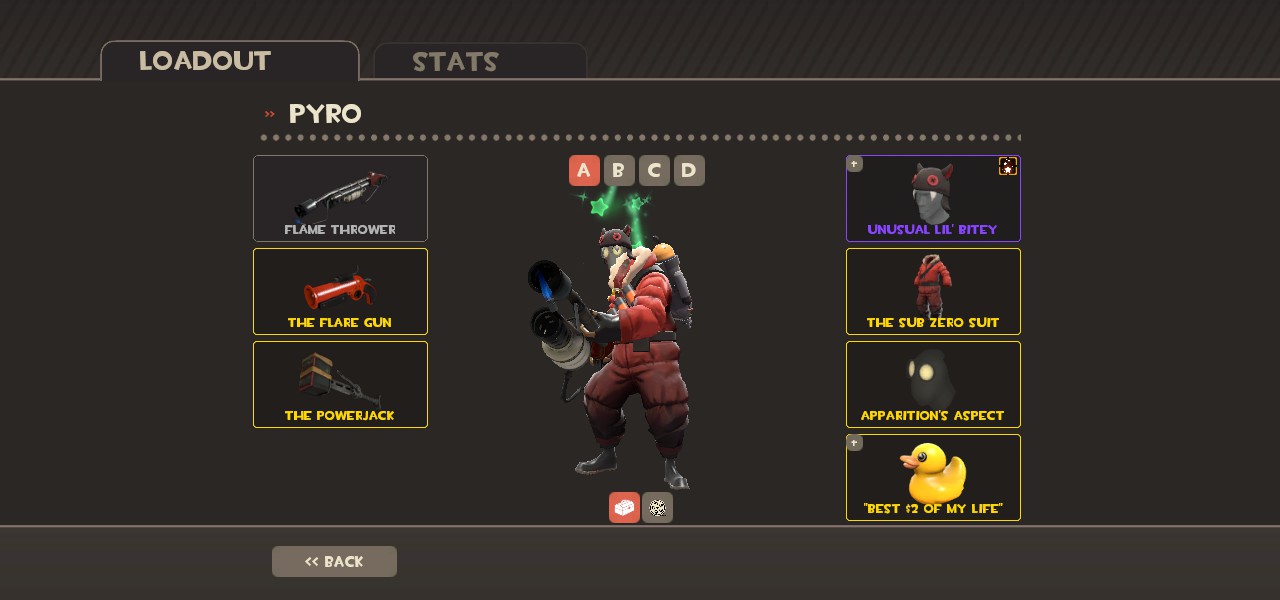
Task: Click the Sub Zero Suit cosmetic slot
Action: [x=932, y=291]
